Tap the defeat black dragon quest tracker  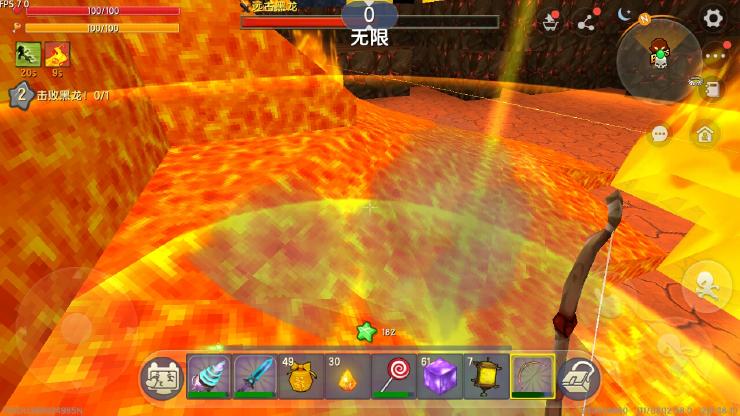click(60, 94)
